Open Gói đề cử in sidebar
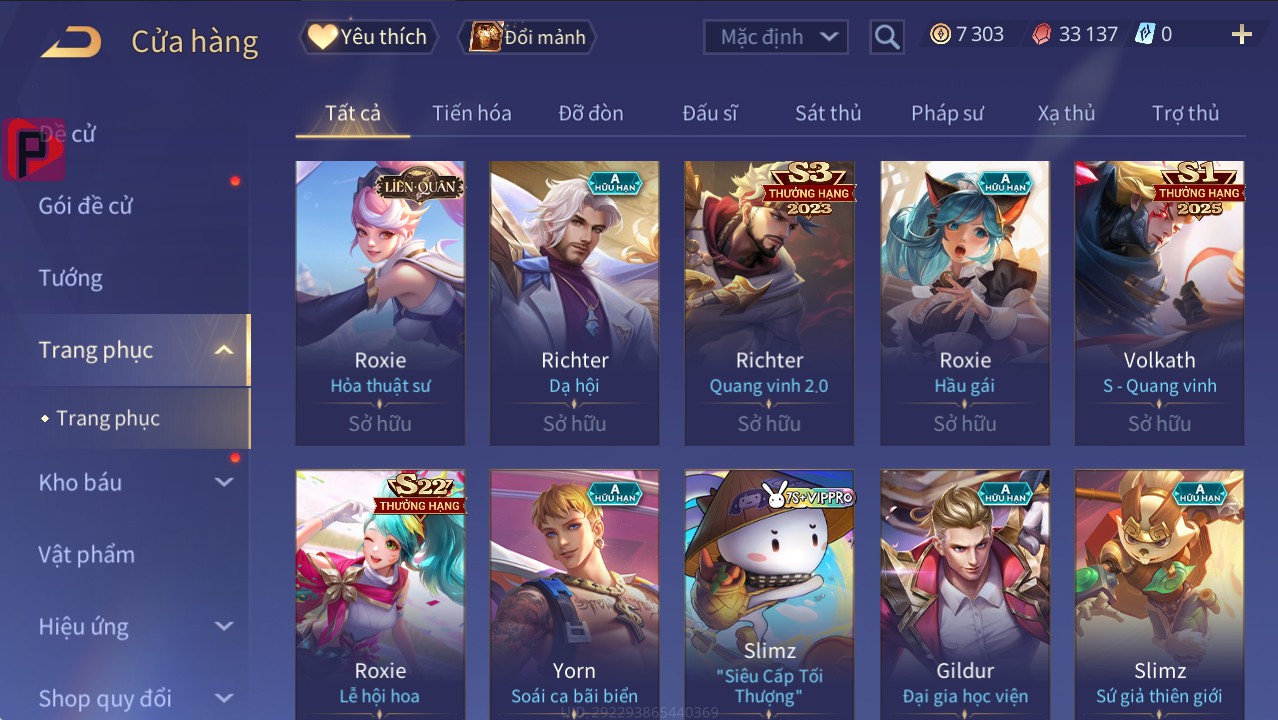The width and height of the screenshot is (1278, 720). pyautogui.click(x=86, y=206)
